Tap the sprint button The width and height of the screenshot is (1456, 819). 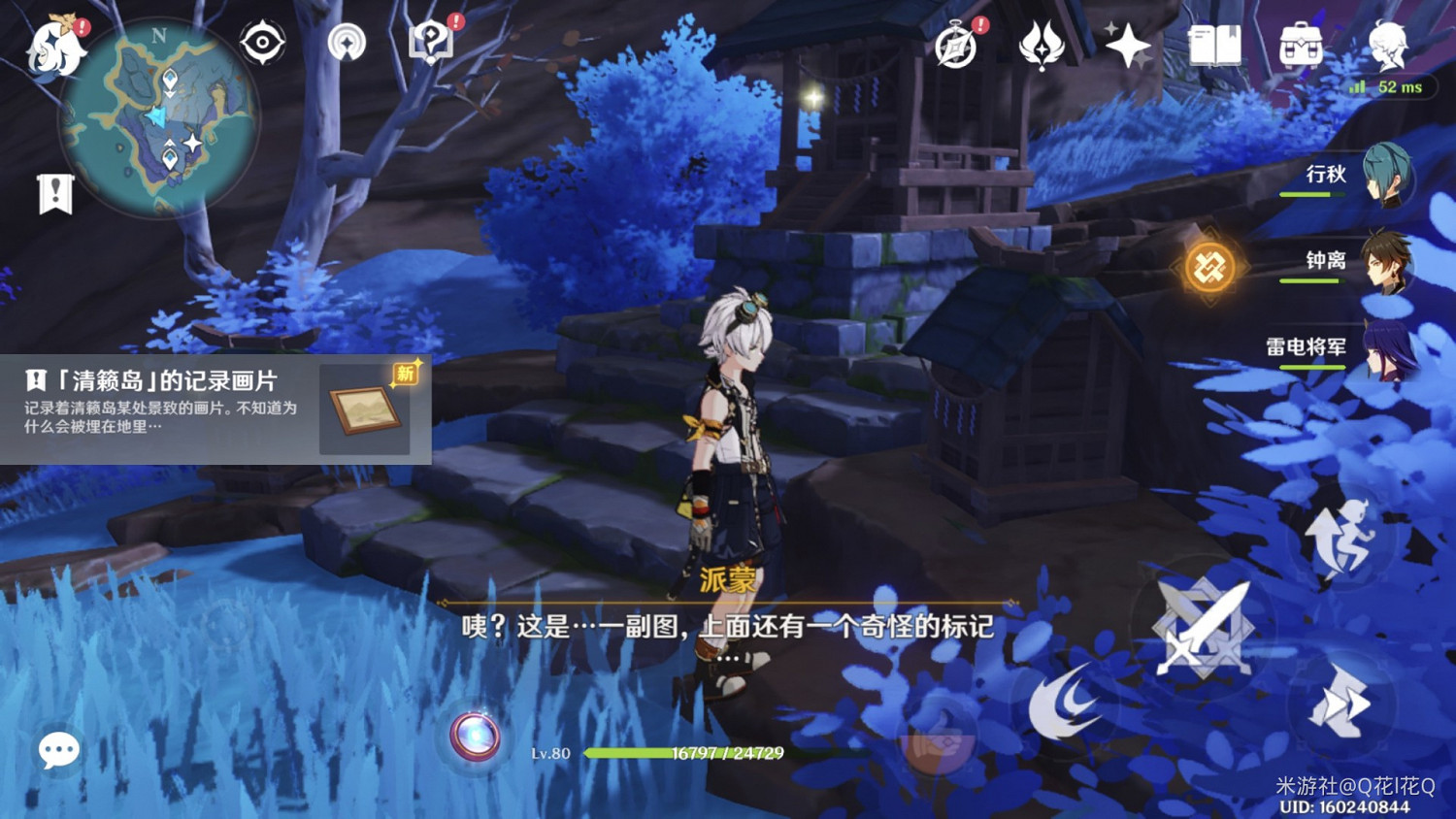(1344, 533)
